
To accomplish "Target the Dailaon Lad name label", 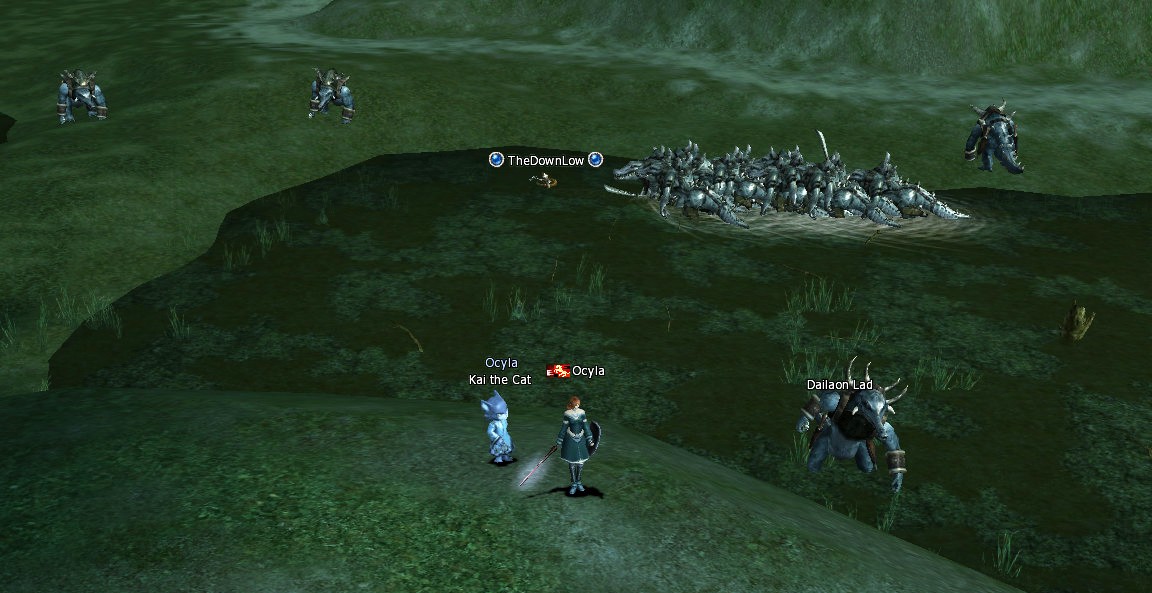I will pos(840,385).
